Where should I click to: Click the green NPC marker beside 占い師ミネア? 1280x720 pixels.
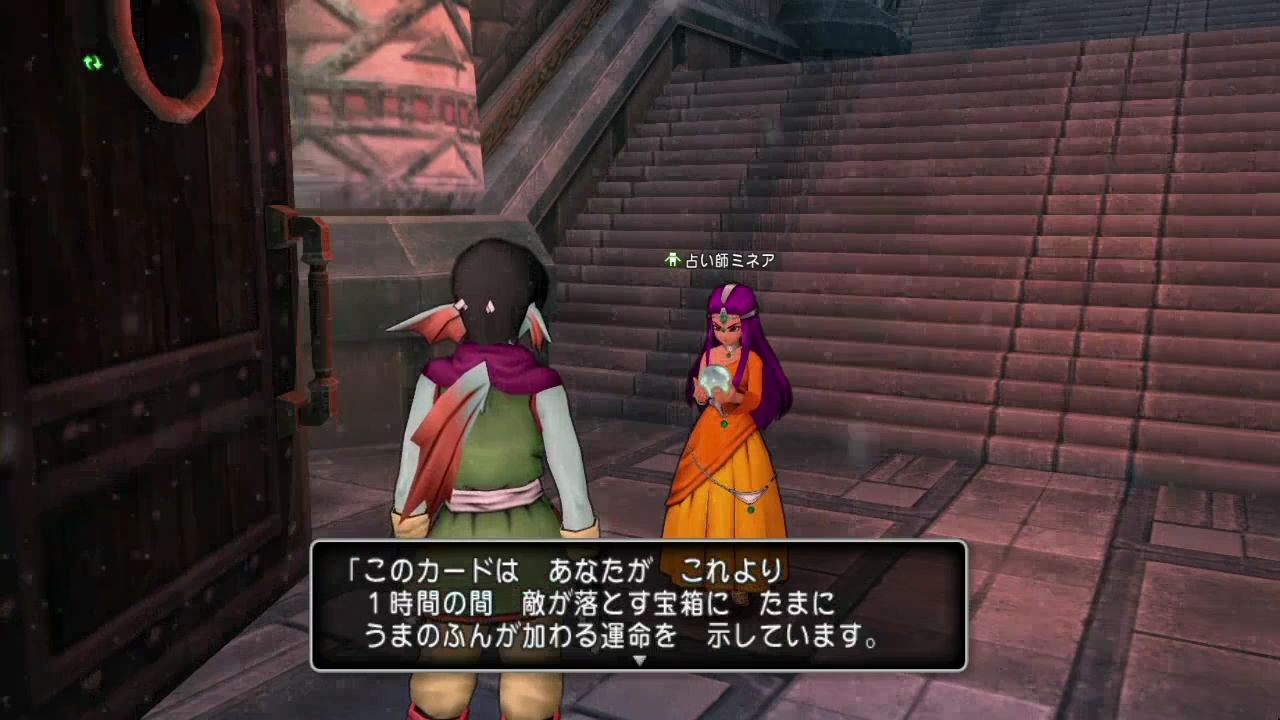673,258
